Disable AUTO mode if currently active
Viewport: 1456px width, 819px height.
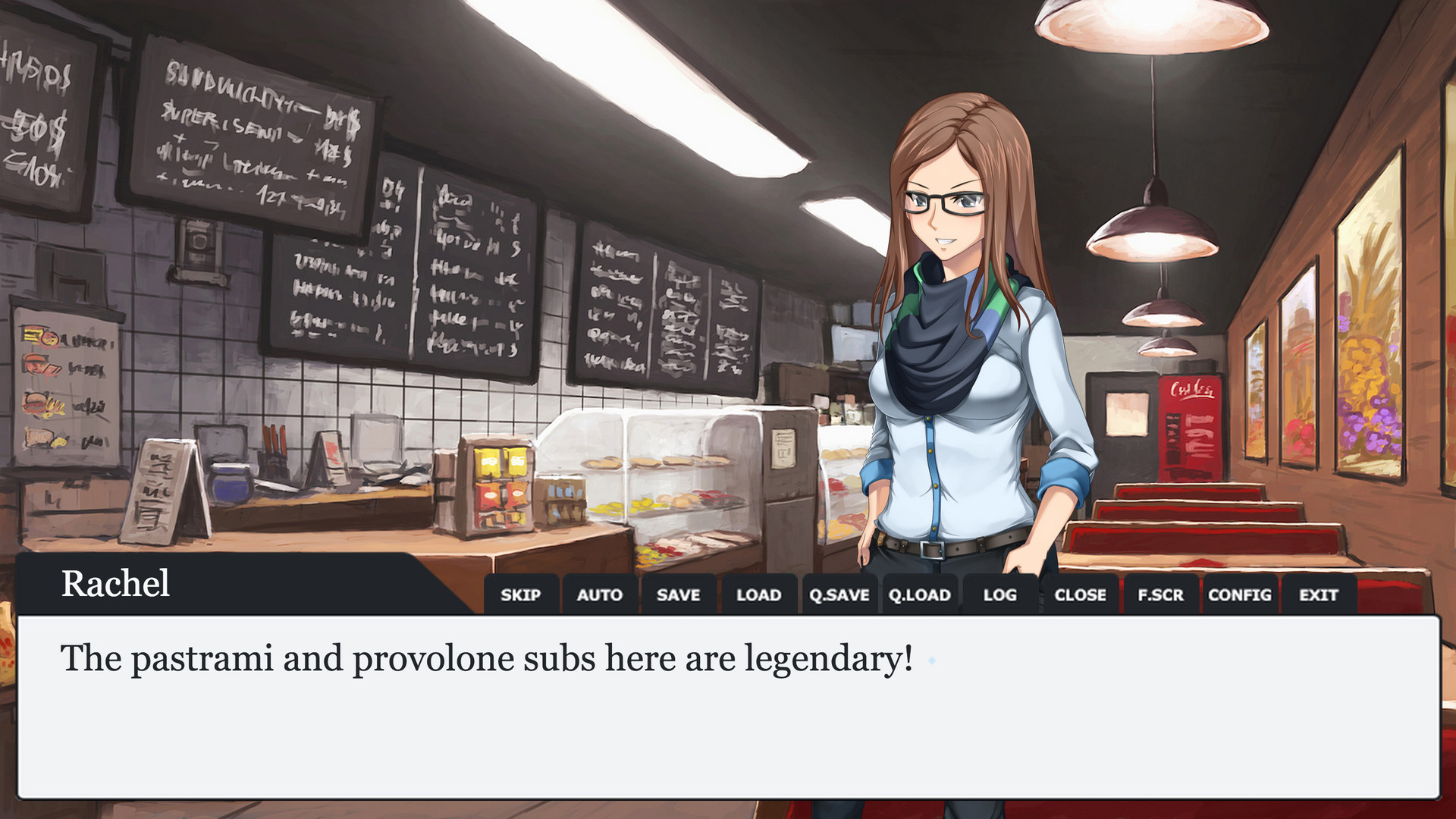pos(601,595)
